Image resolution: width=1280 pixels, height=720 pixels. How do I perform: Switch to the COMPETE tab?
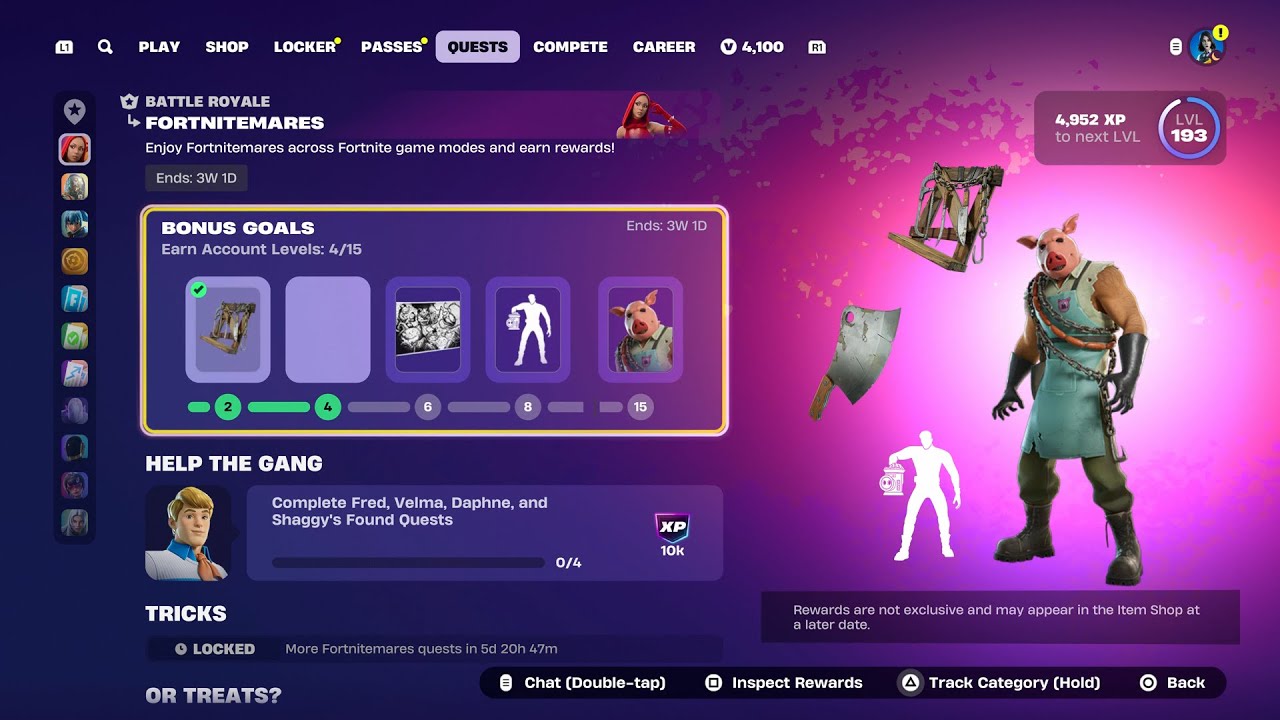point(571,46)
